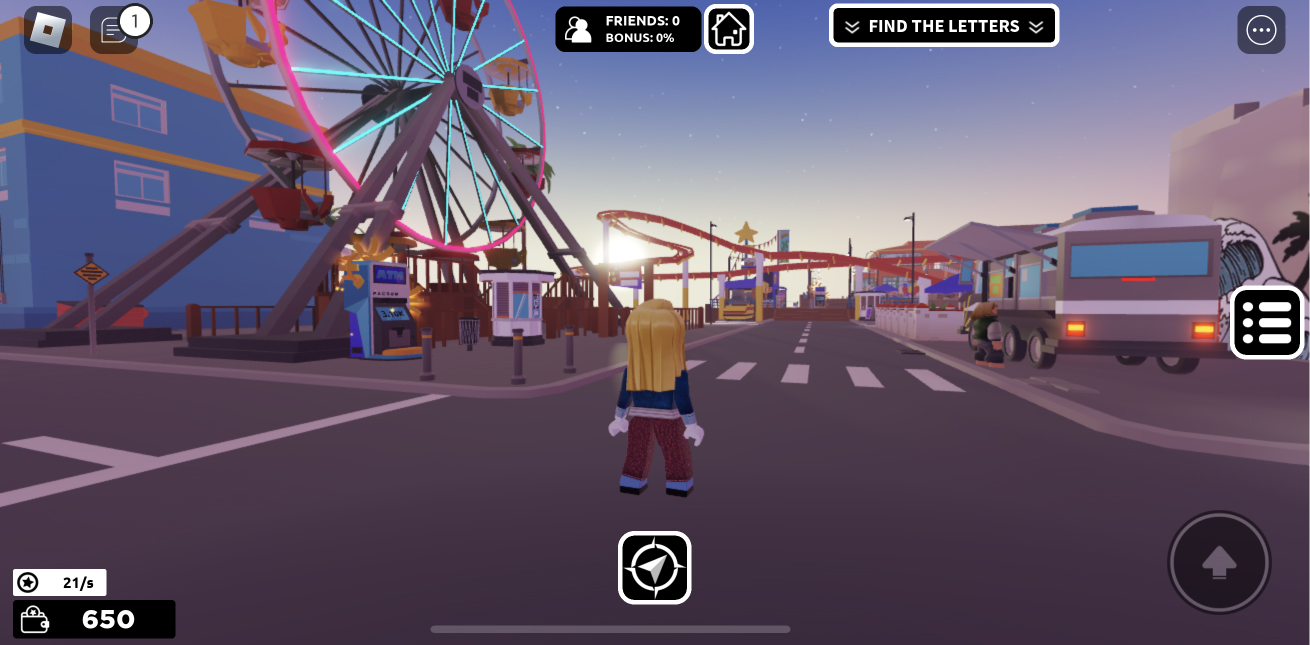Tap the Friends bonus panel

[x=628, y=29]
